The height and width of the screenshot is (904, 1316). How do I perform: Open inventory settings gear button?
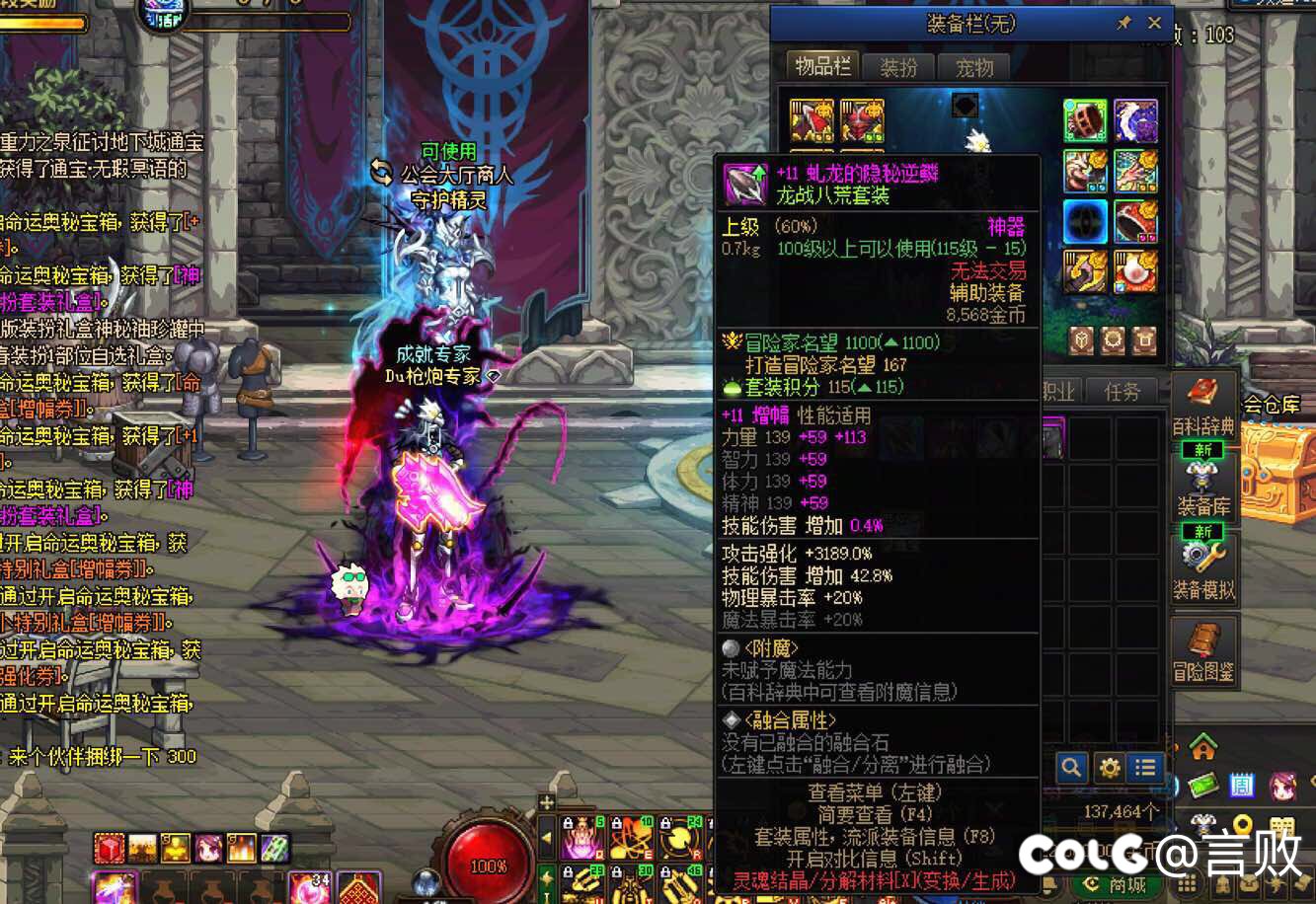pos(1109,767)
